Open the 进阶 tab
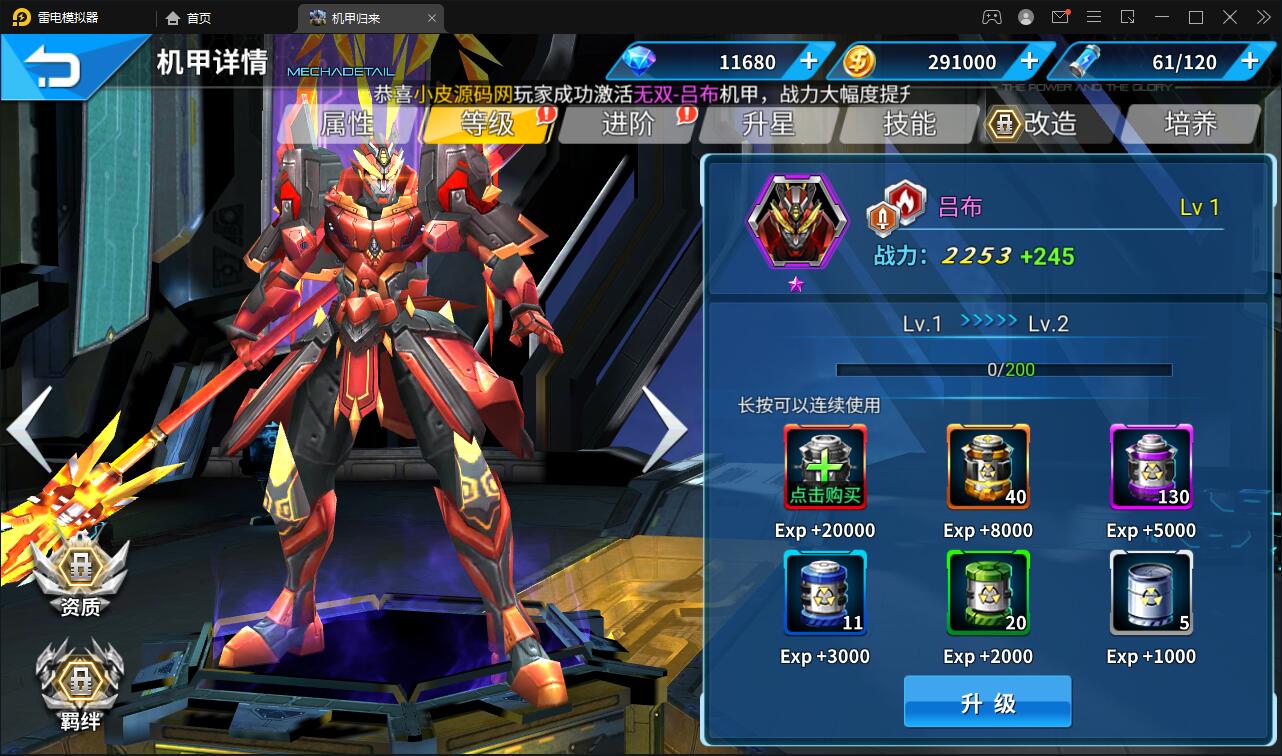This screenshot has height=756, width=1282. pos(628,123)
